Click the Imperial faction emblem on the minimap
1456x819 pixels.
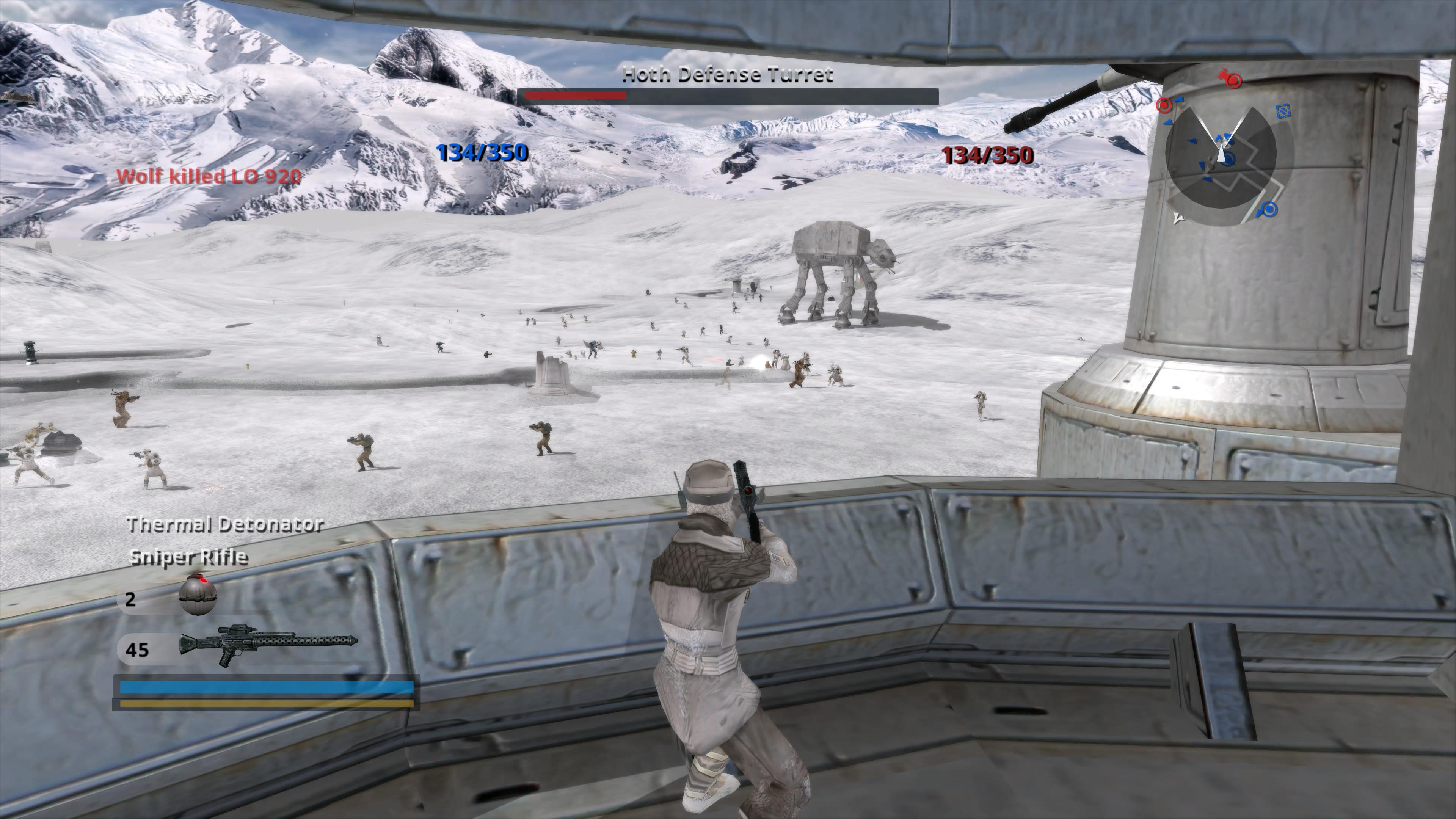tap(1283, 111)
